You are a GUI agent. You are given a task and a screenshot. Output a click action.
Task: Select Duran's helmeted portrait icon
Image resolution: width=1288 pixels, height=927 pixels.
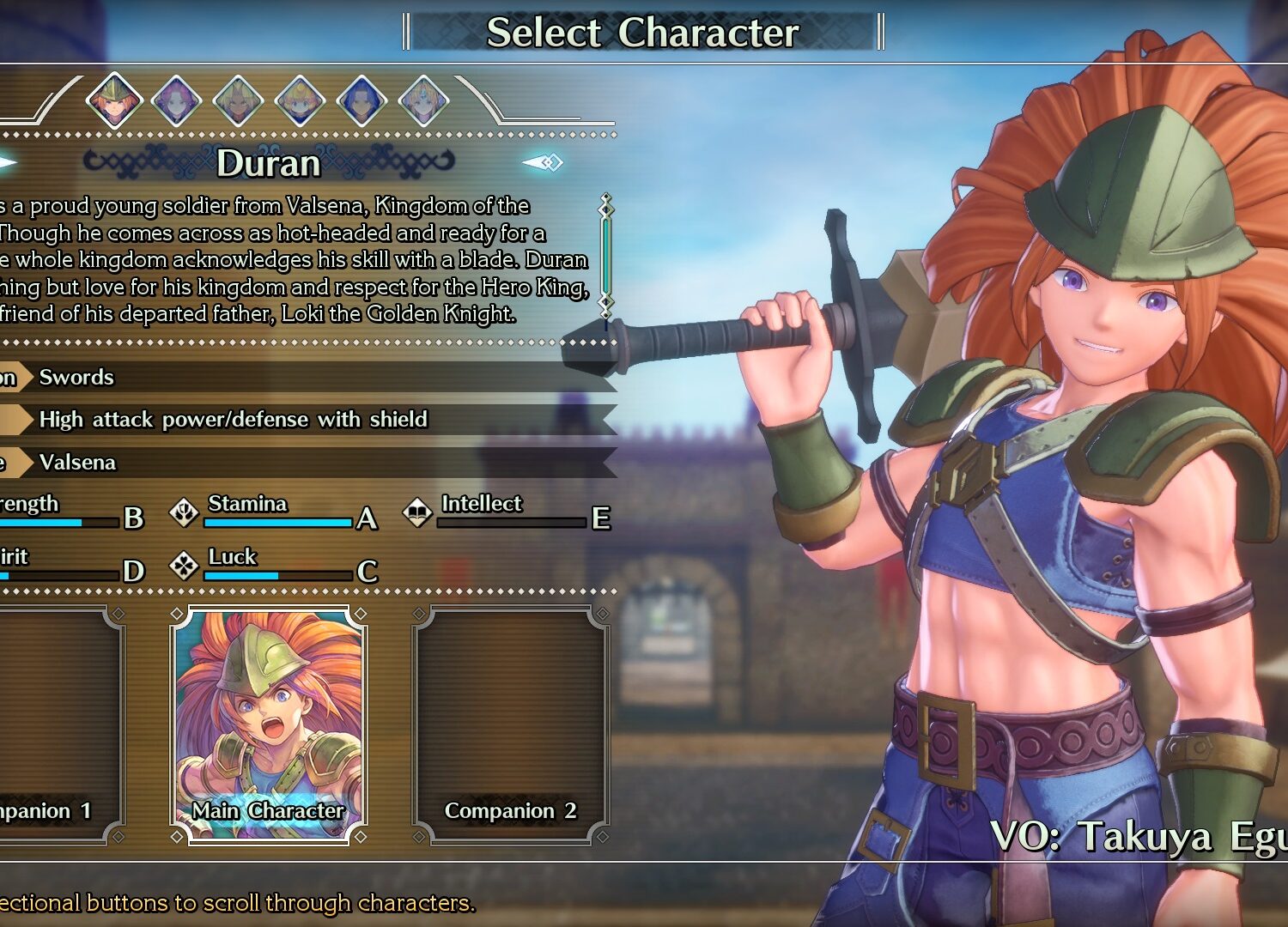114,101
